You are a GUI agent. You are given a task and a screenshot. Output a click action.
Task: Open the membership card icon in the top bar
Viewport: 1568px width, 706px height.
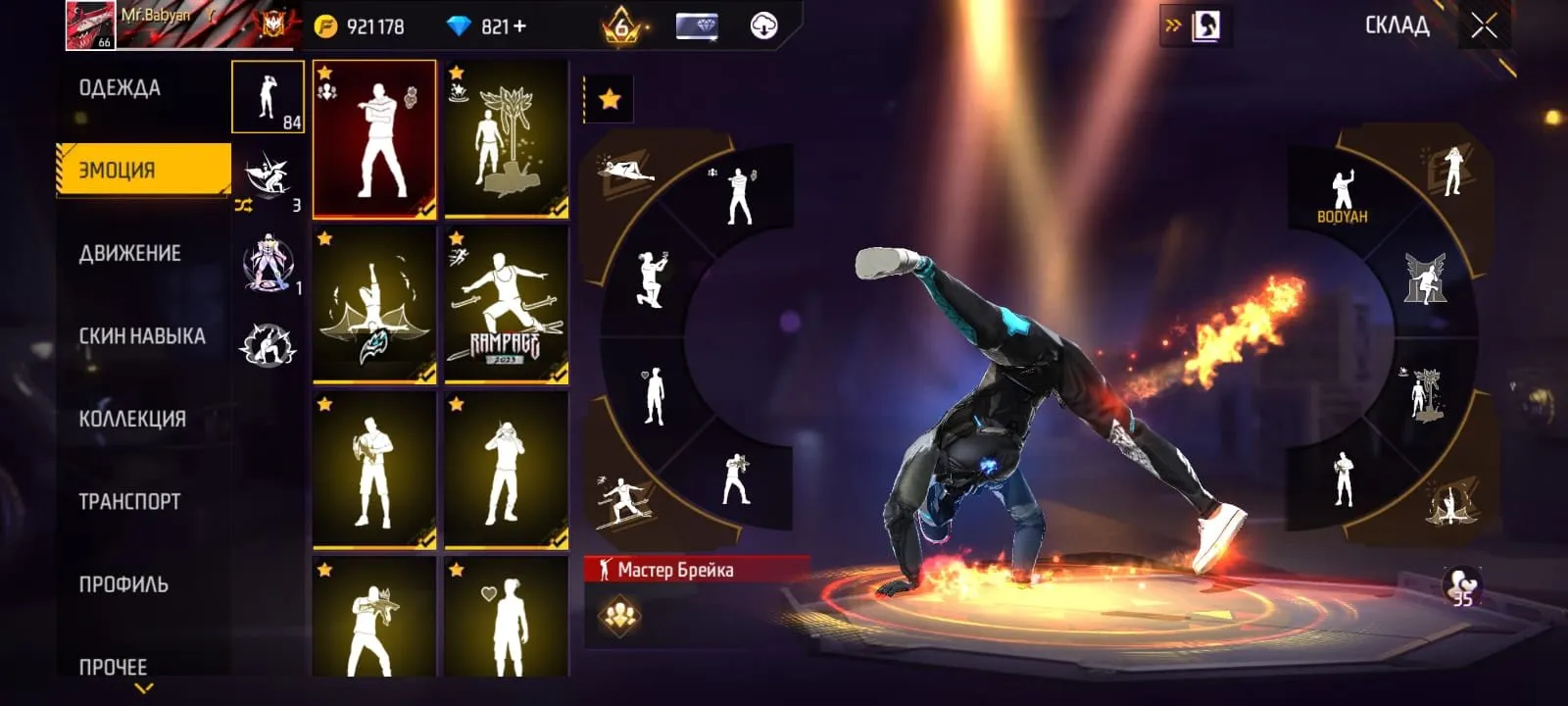[x=699, y=26]
